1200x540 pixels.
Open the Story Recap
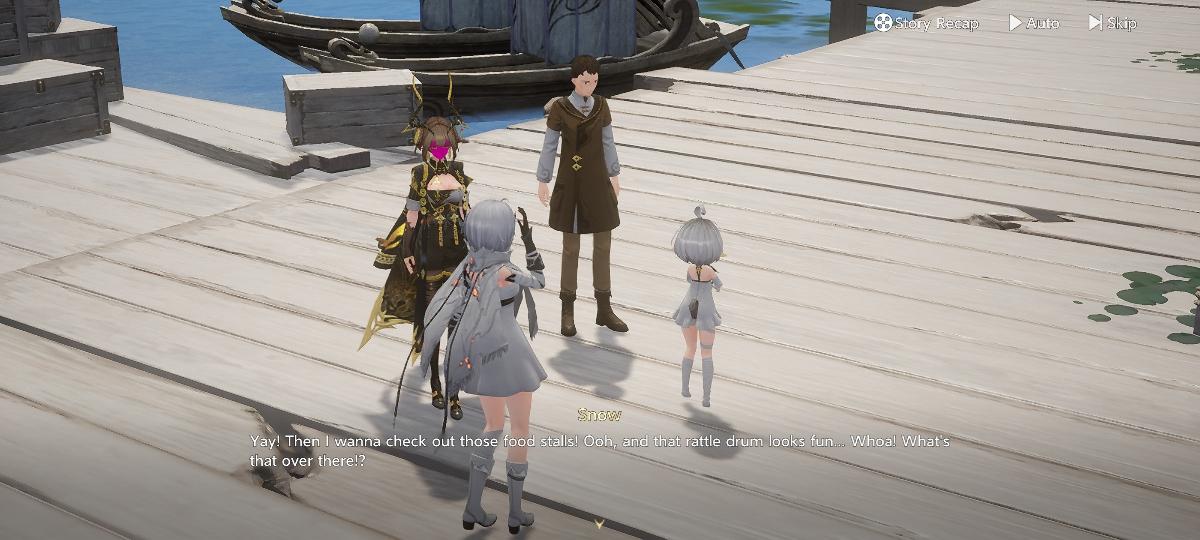(926, 22)
